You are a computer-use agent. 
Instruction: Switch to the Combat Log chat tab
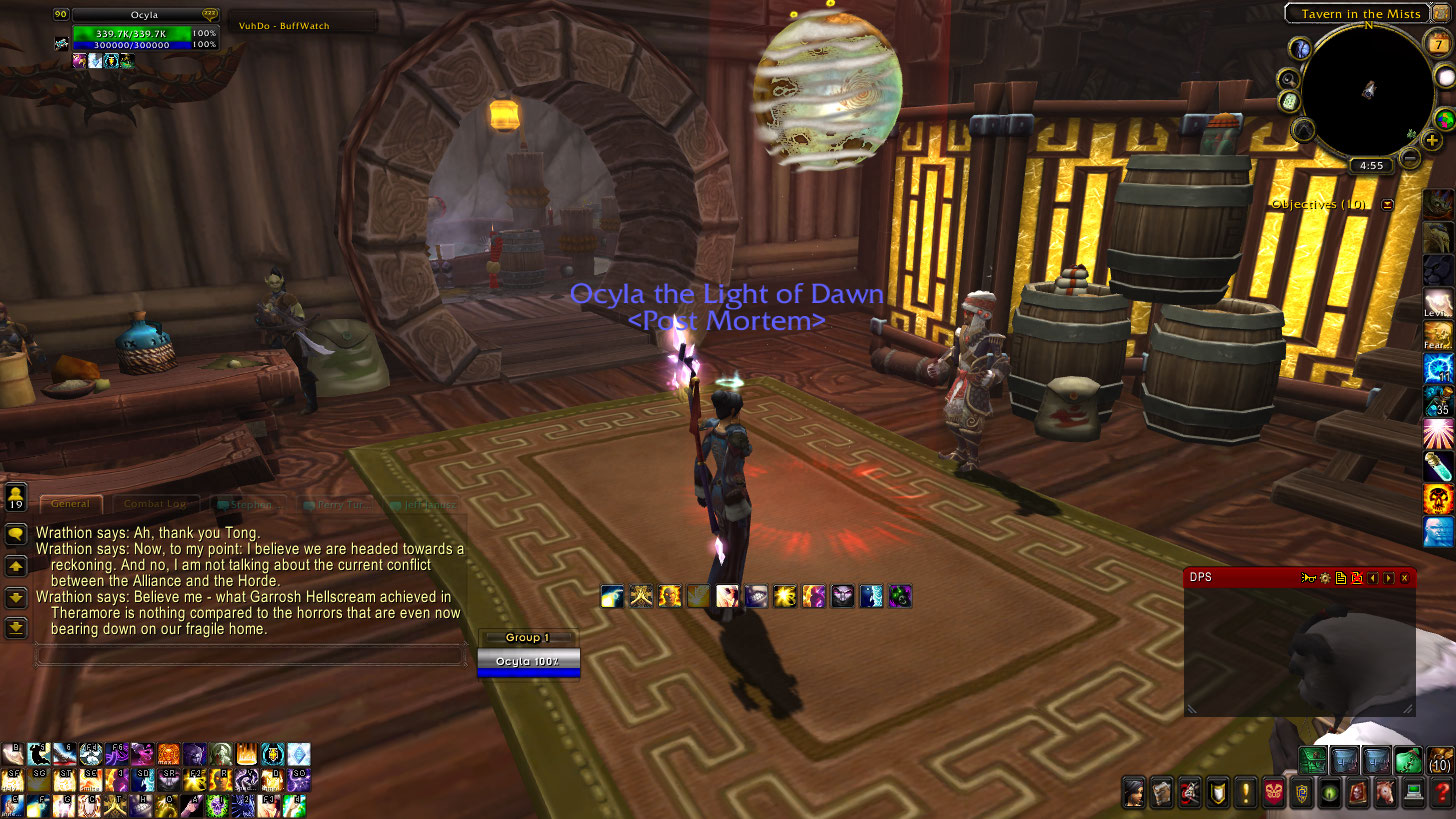[x=153, y=504]
